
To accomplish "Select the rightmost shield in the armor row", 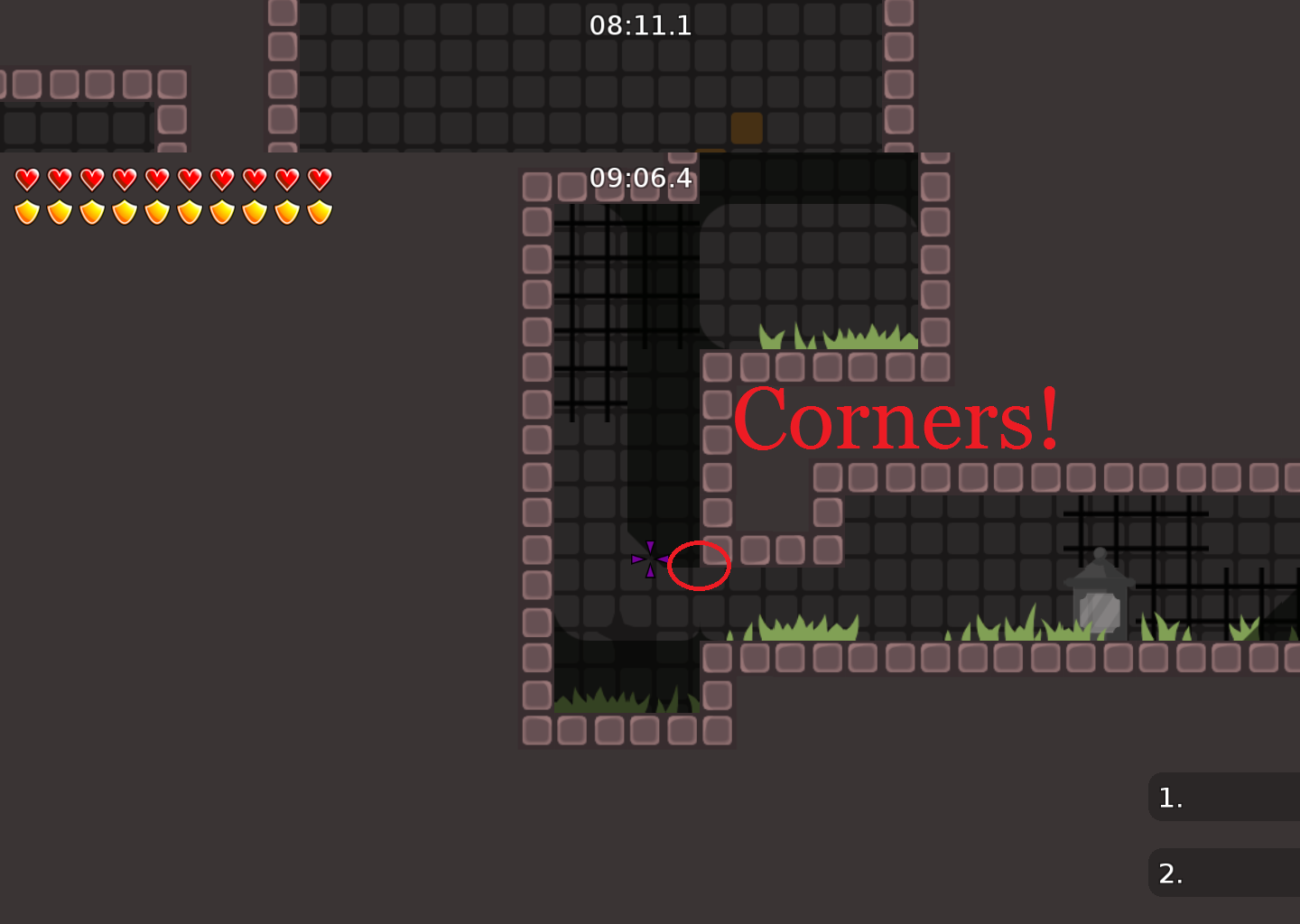I will (318, 211).
